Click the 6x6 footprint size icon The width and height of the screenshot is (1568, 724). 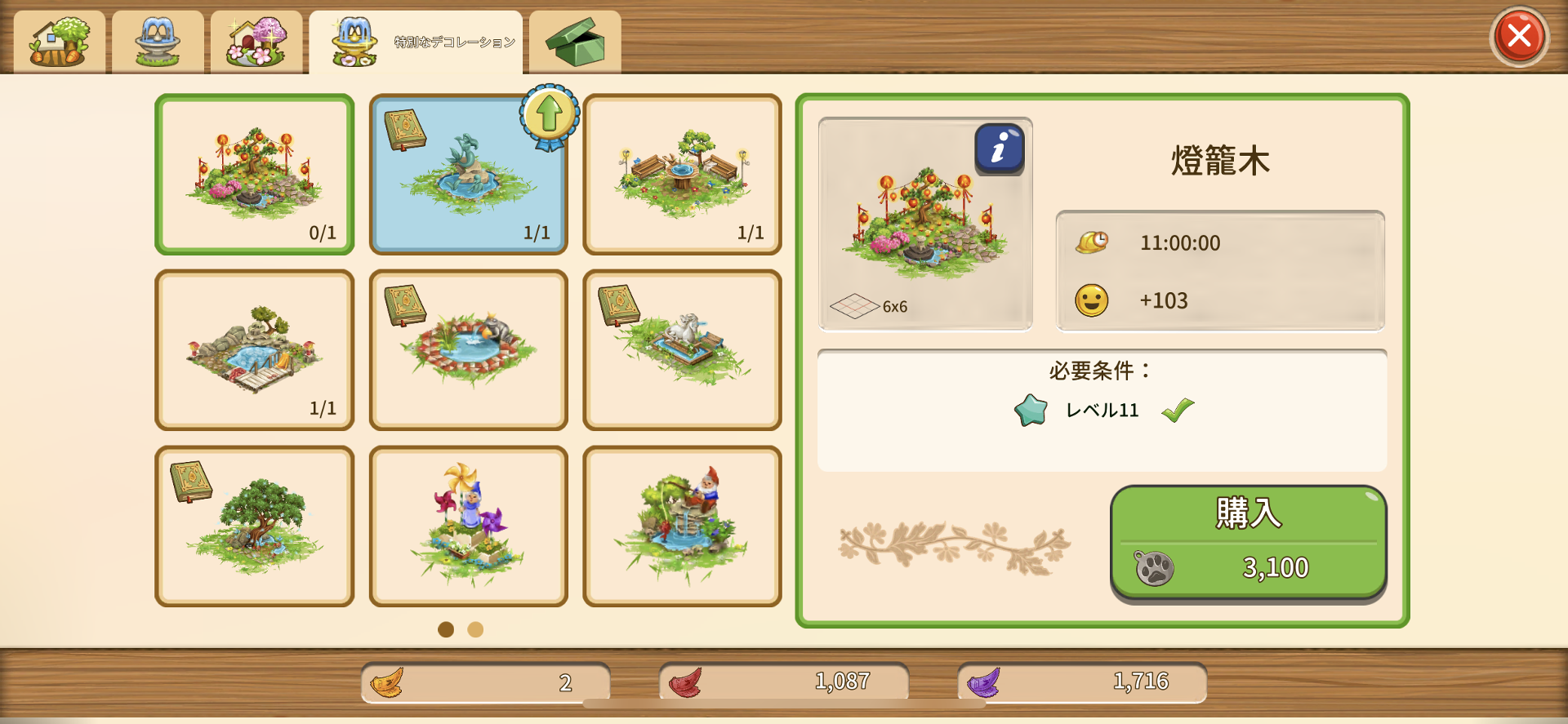pos(854,305)
